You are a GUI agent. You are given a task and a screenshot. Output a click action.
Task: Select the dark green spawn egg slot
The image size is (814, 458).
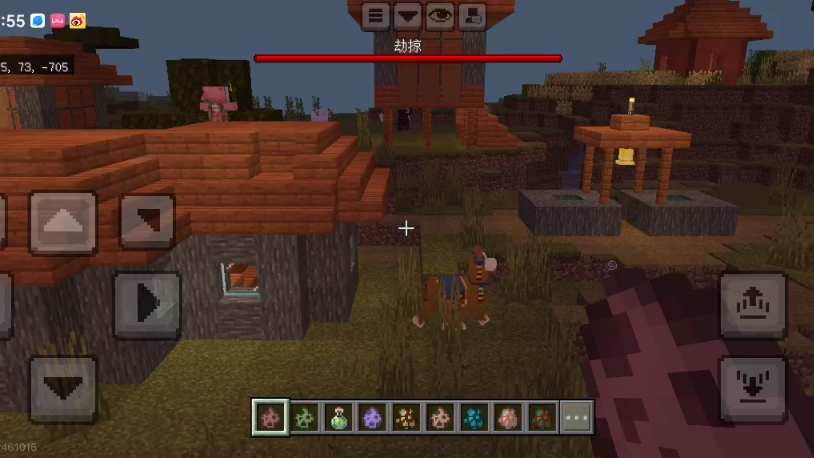[x=304, y=417]
